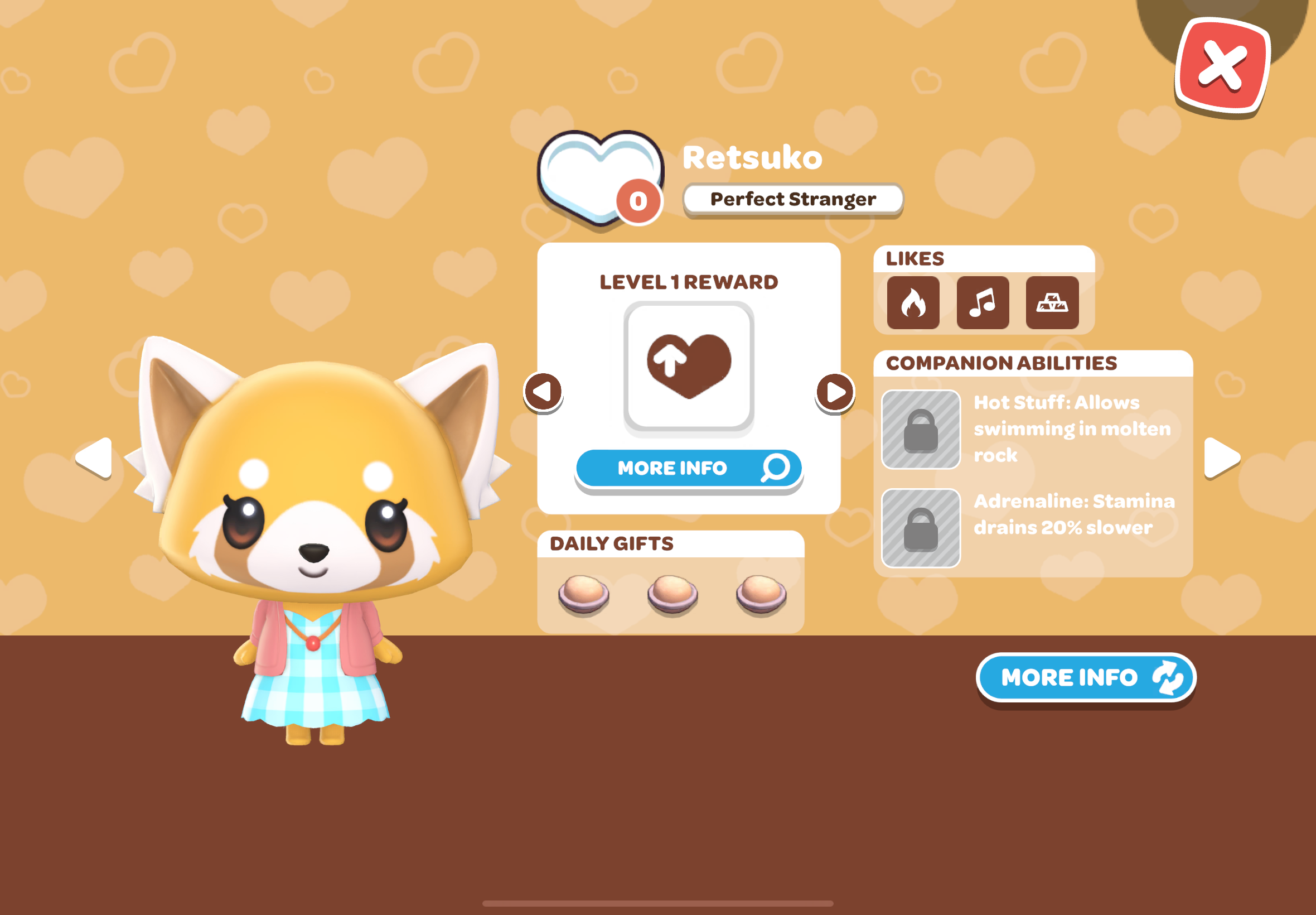Select the gold bars icon under Likes
The width and height of the screenshot is (1316, 915).
1053,303
